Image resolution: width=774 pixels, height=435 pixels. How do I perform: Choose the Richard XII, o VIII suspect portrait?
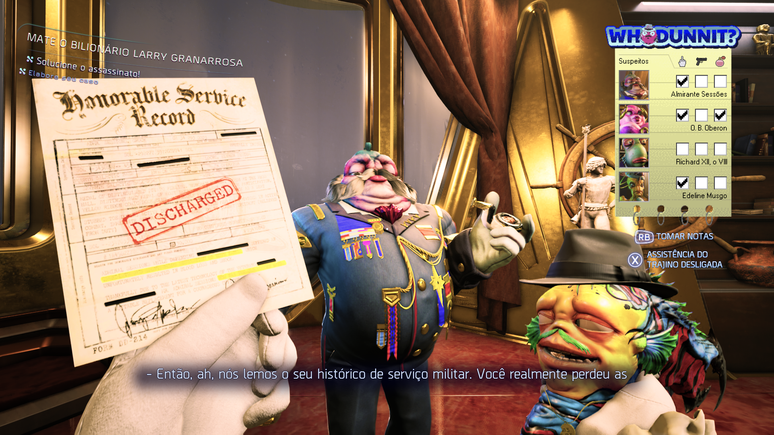point(634,152)
